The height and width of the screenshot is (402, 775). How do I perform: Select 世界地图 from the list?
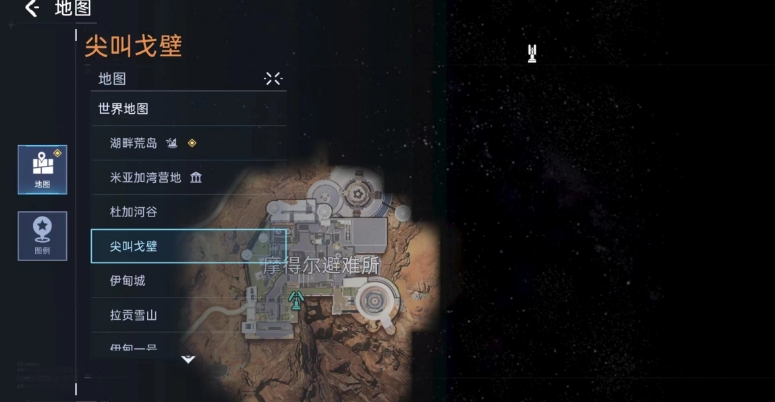tap(123, 108)
